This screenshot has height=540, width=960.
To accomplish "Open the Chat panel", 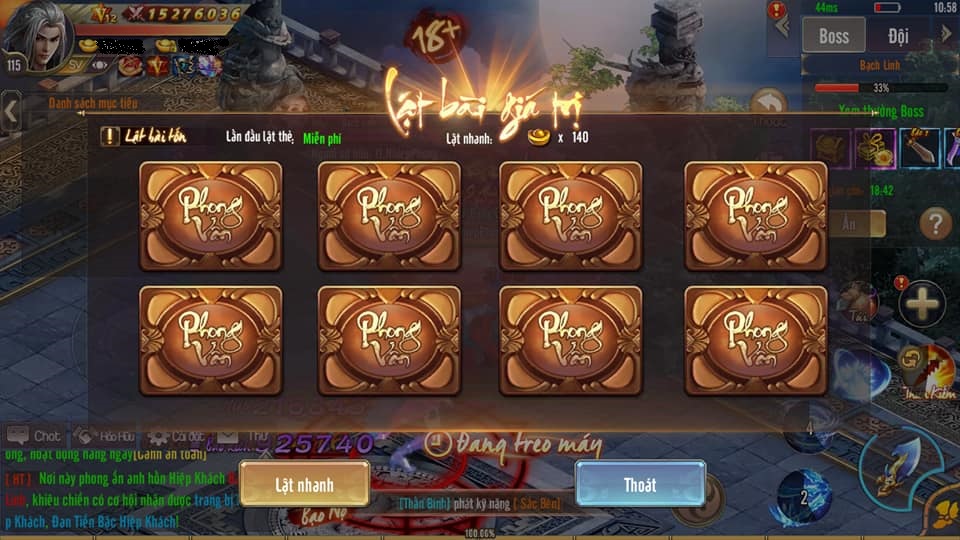I will click(34, 437).
